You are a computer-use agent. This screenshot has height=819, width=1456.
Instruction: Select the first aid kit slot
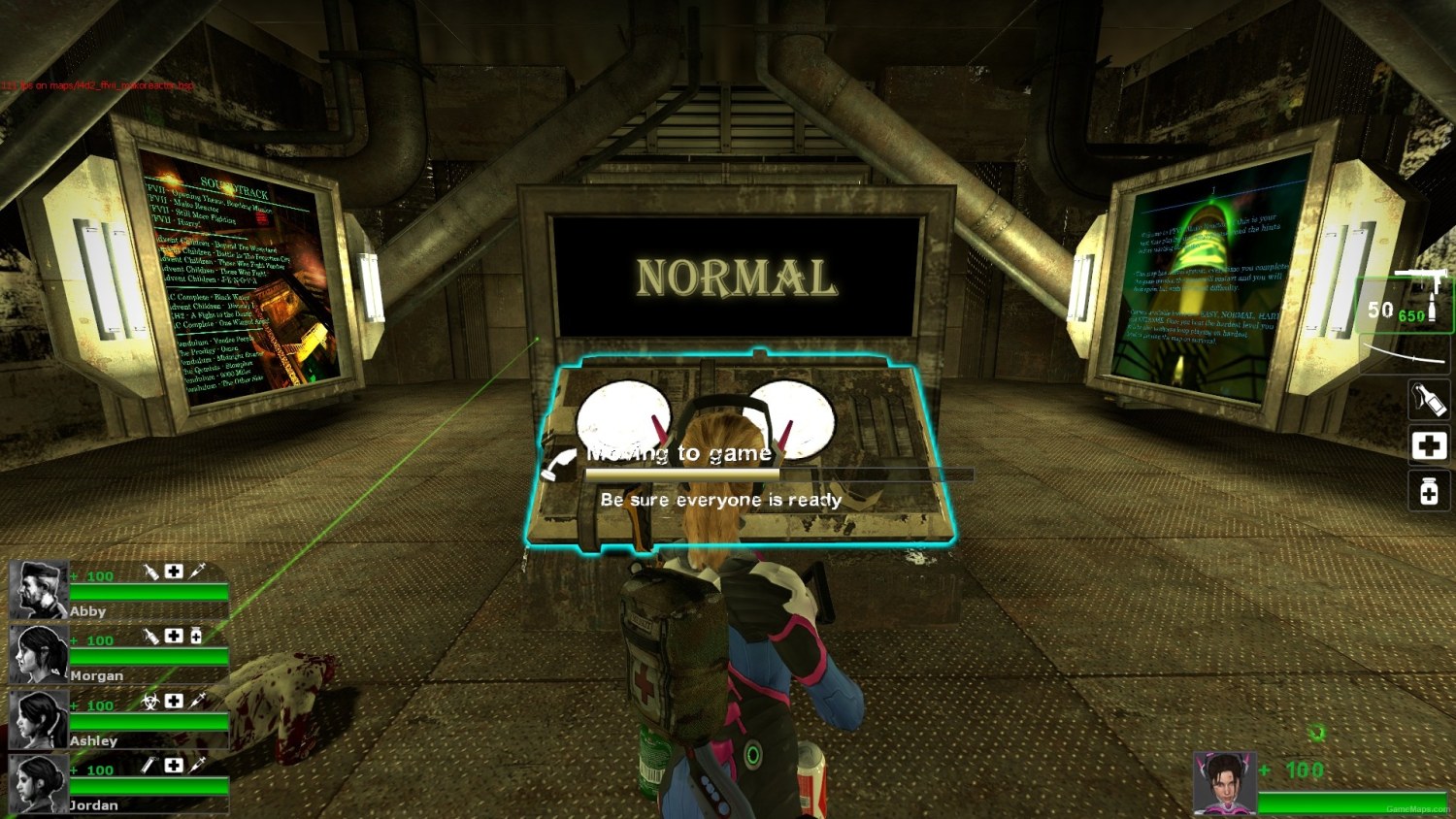(1428, 445)
